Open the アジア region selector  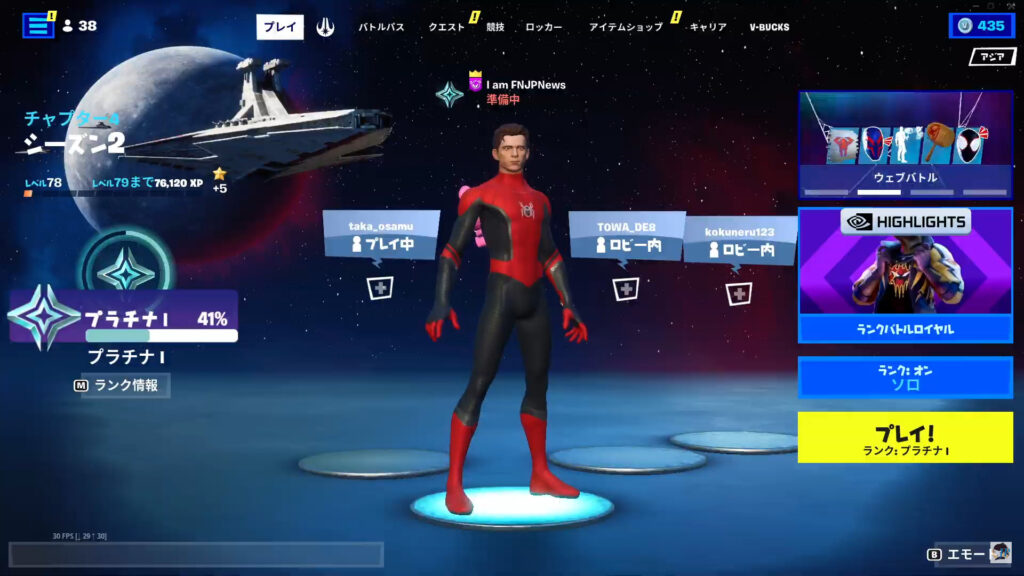pyautogui.click(x=991, y=57)
